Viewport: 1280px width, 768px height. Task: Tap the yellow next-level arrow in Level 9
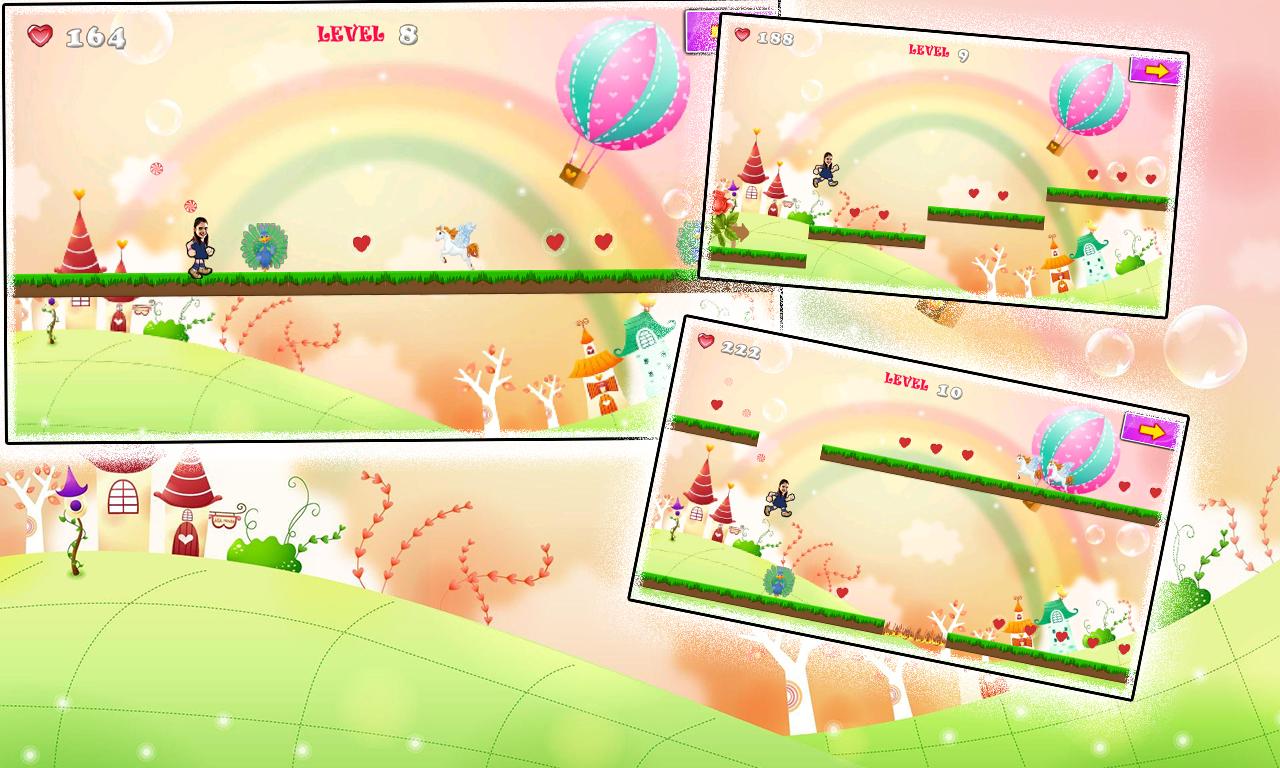point(1155,71)
